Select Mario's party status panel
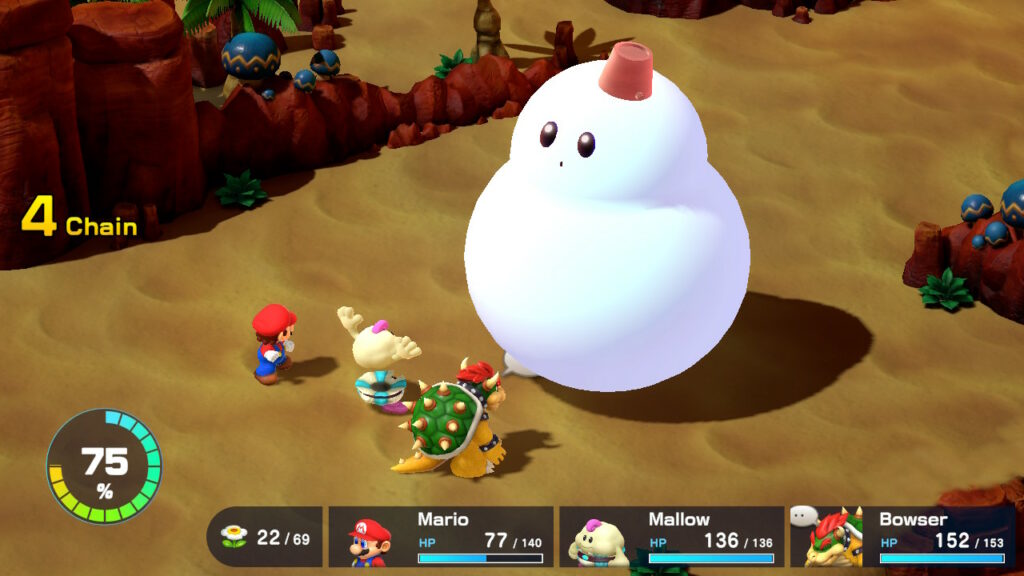Image resolution: width=1024 pixels, height=576 pixels. [x=441, y=537]
